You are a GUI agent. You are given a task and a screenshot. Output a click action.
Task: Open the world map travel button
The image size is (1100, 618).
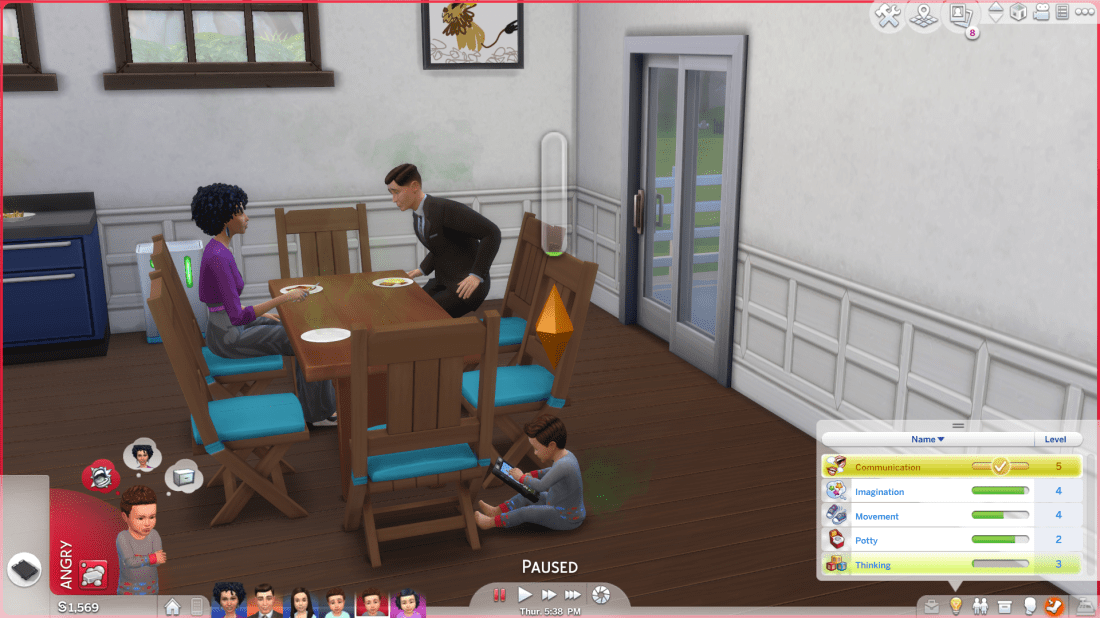click(x=925, y=15)
